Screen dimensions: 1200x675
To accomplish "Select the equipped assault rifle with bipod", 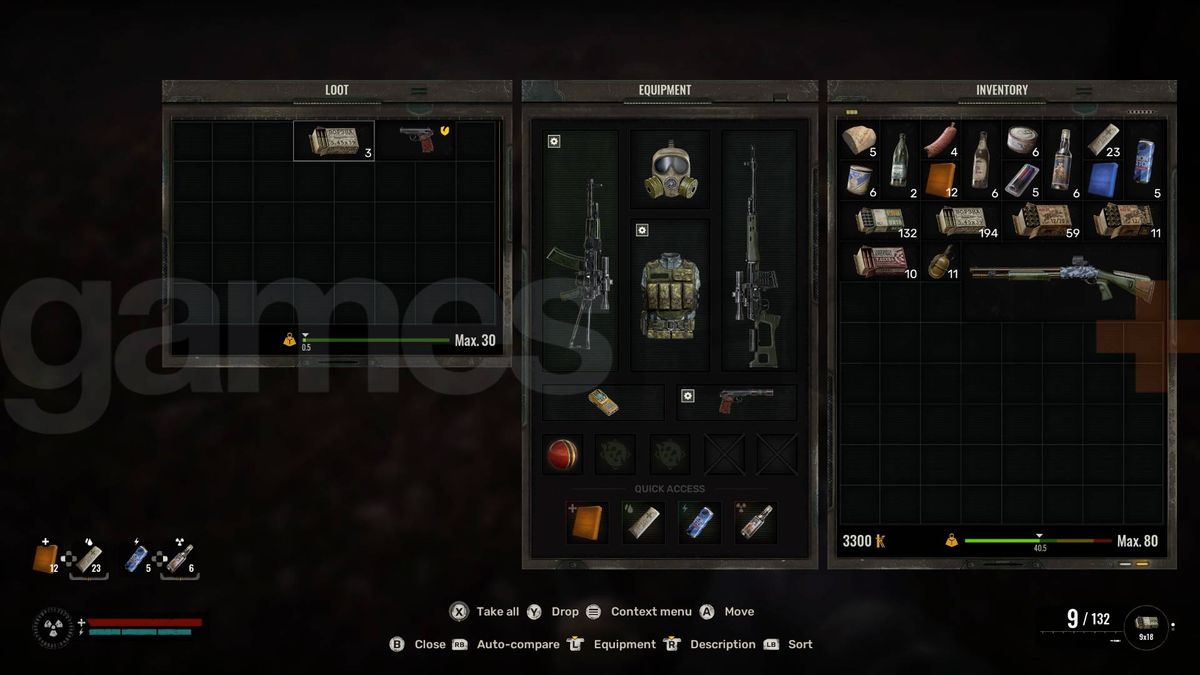I will (x=580, y=262).
